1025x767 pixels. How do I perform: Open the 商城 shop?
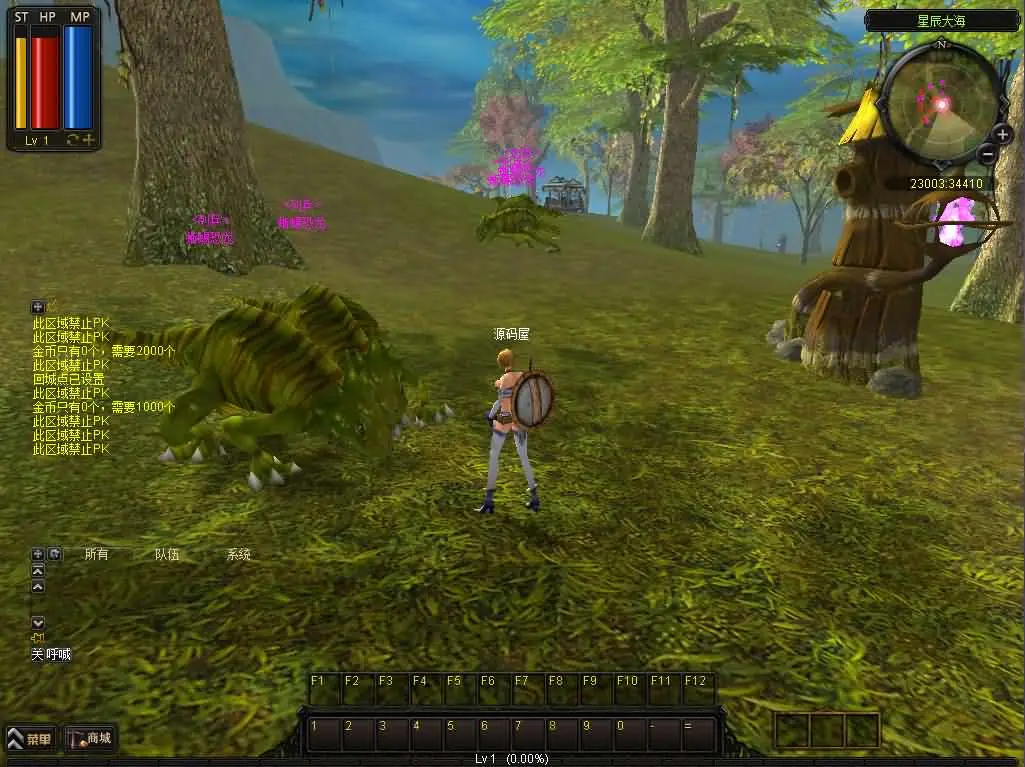(90, 739)
